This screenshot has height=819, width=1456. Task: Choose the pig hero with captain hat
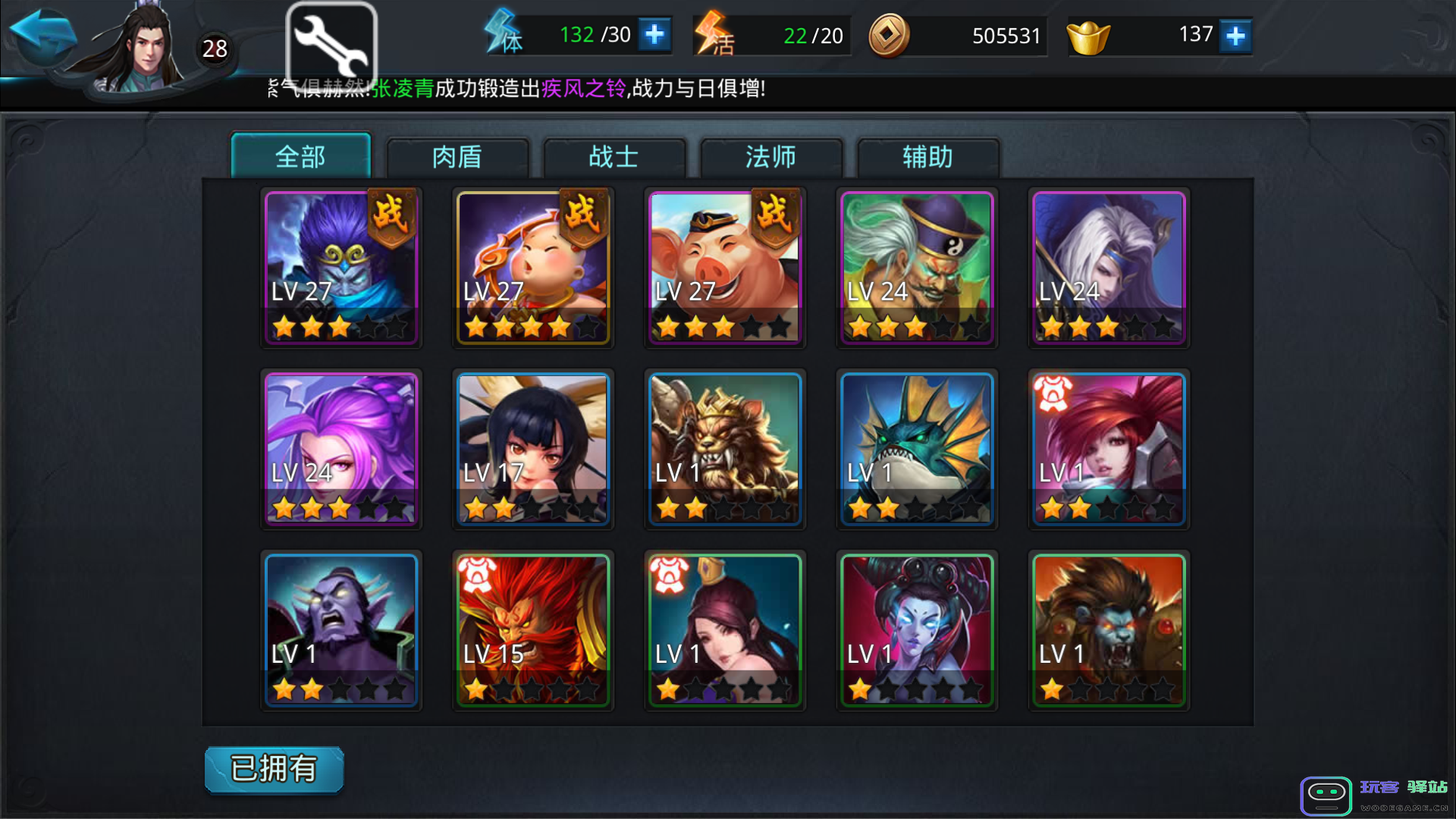pyautogui.click(x=725, y=268)
